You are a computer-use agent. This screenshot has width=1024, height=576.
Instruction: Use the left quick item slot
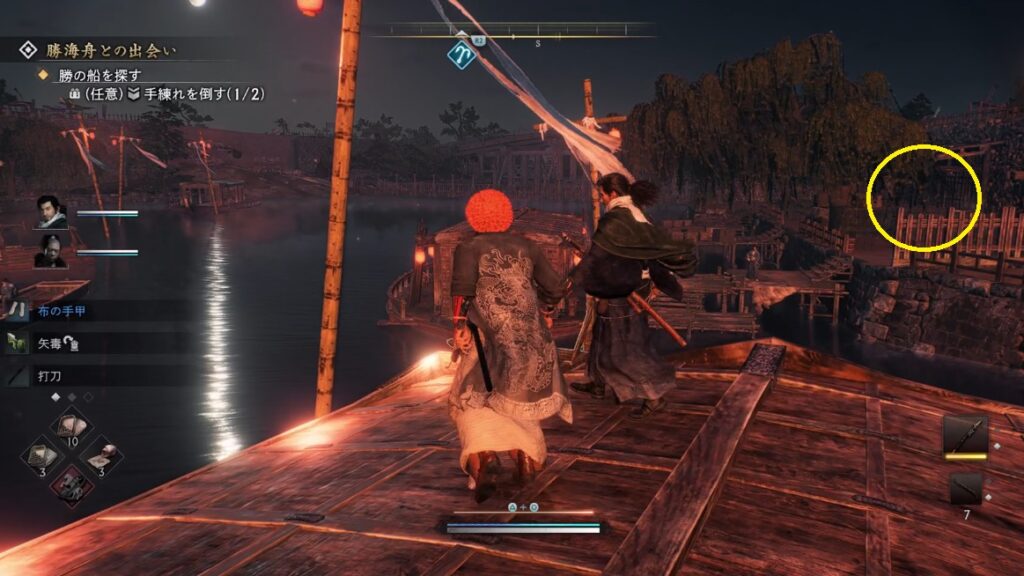(43, 455)
